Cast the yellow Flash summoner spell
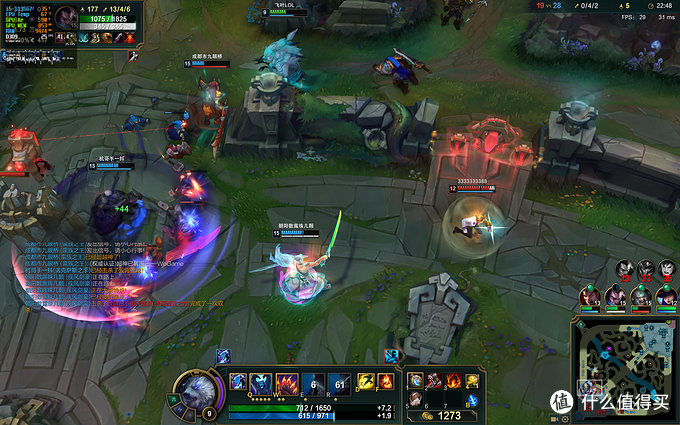 [365, 381]
